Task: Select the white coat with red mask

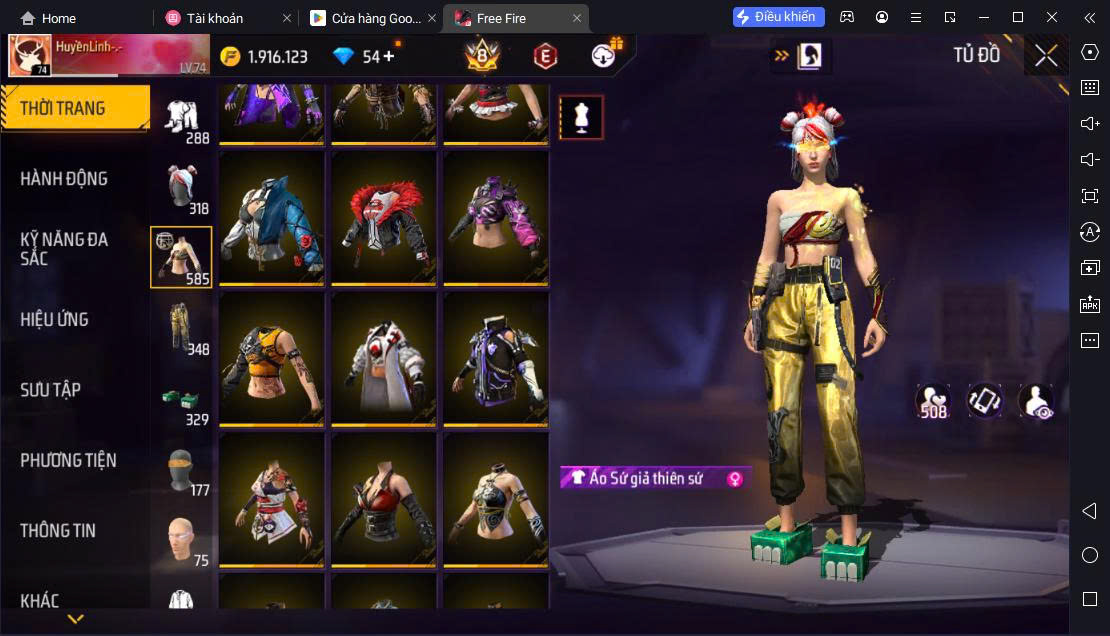Action: coord(384,358)
